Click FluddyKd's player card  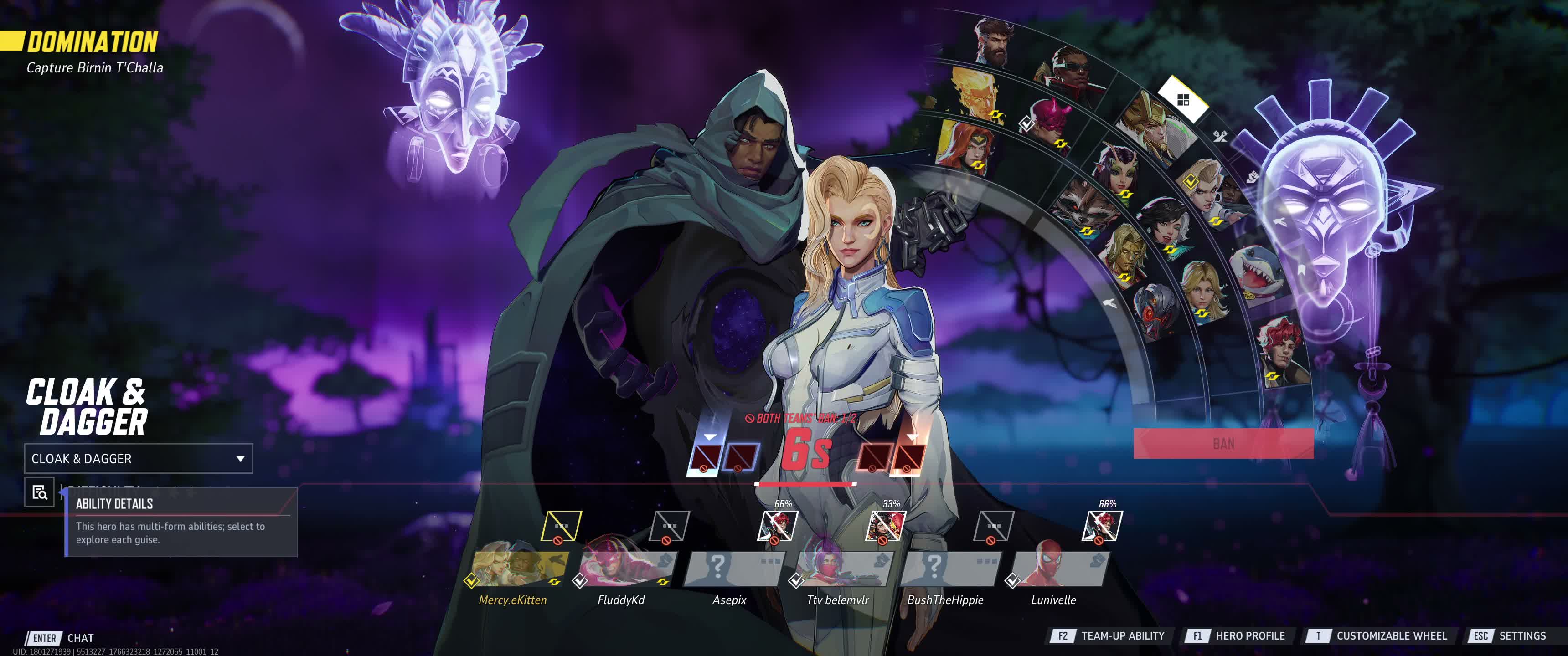[627, 569]
